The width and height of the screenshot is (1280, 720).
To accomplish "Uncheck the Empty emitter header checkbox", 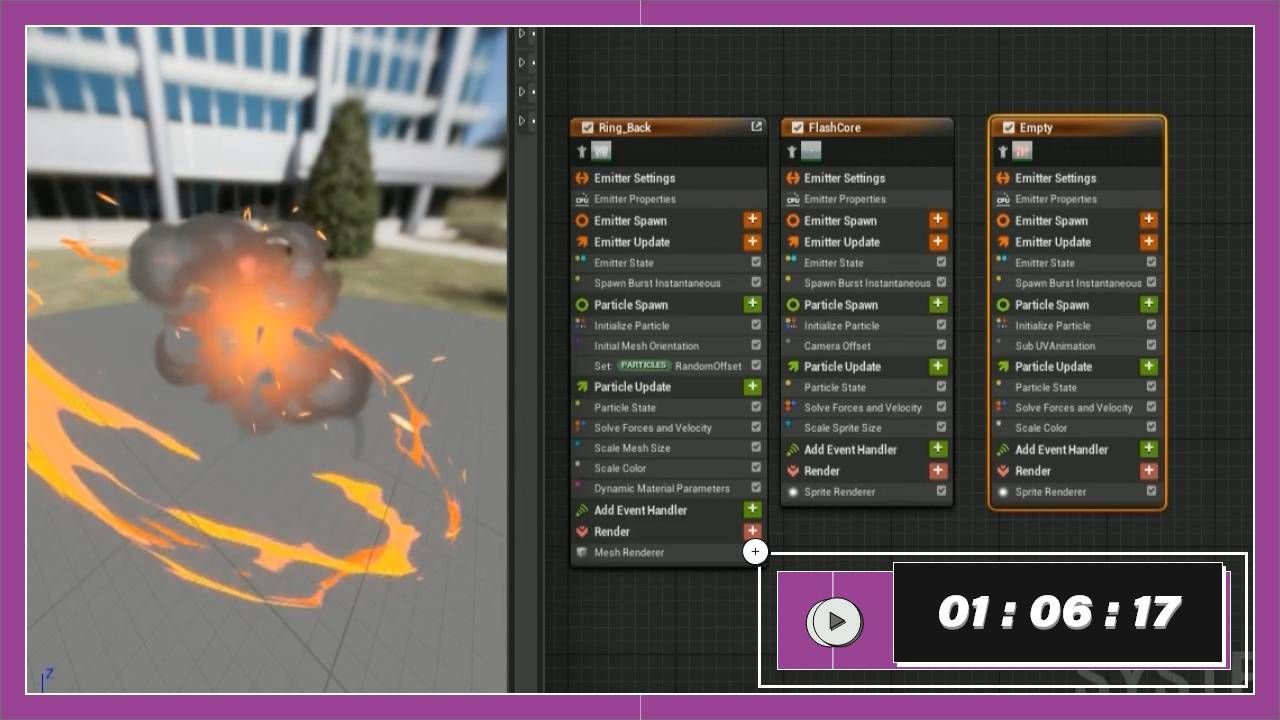I will 1008,127.
